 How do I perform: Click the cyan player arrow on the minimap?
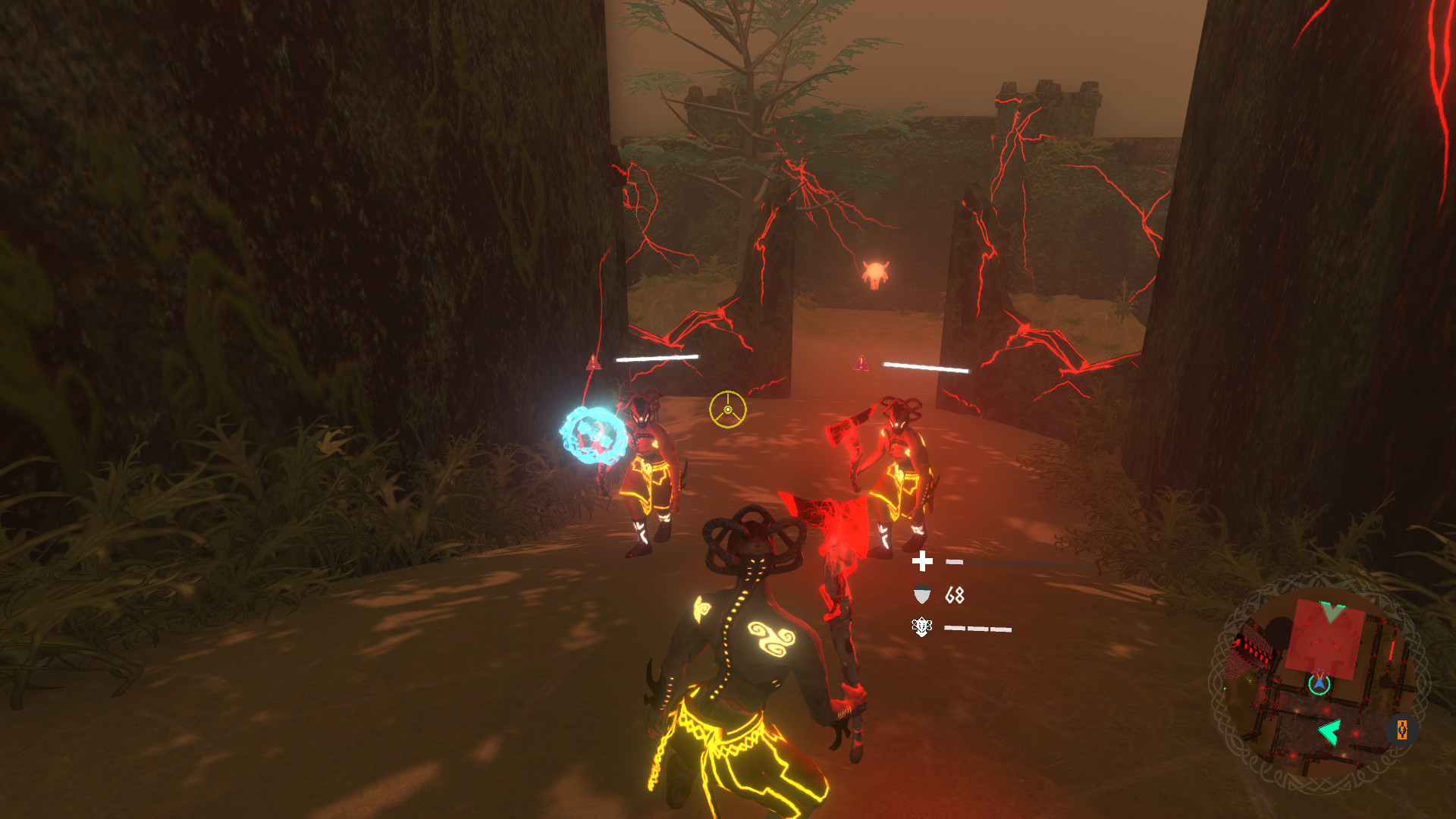tap(1319, 684)
